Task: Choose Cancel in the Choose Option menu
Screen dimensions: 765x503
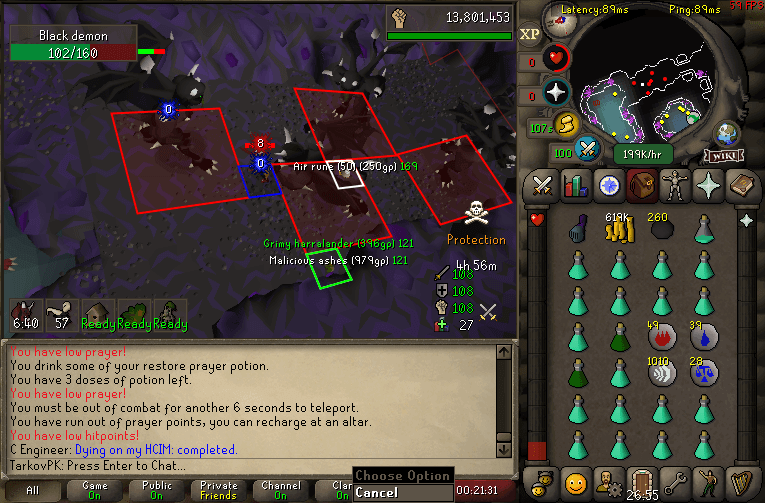Action: tap(376, 493)
